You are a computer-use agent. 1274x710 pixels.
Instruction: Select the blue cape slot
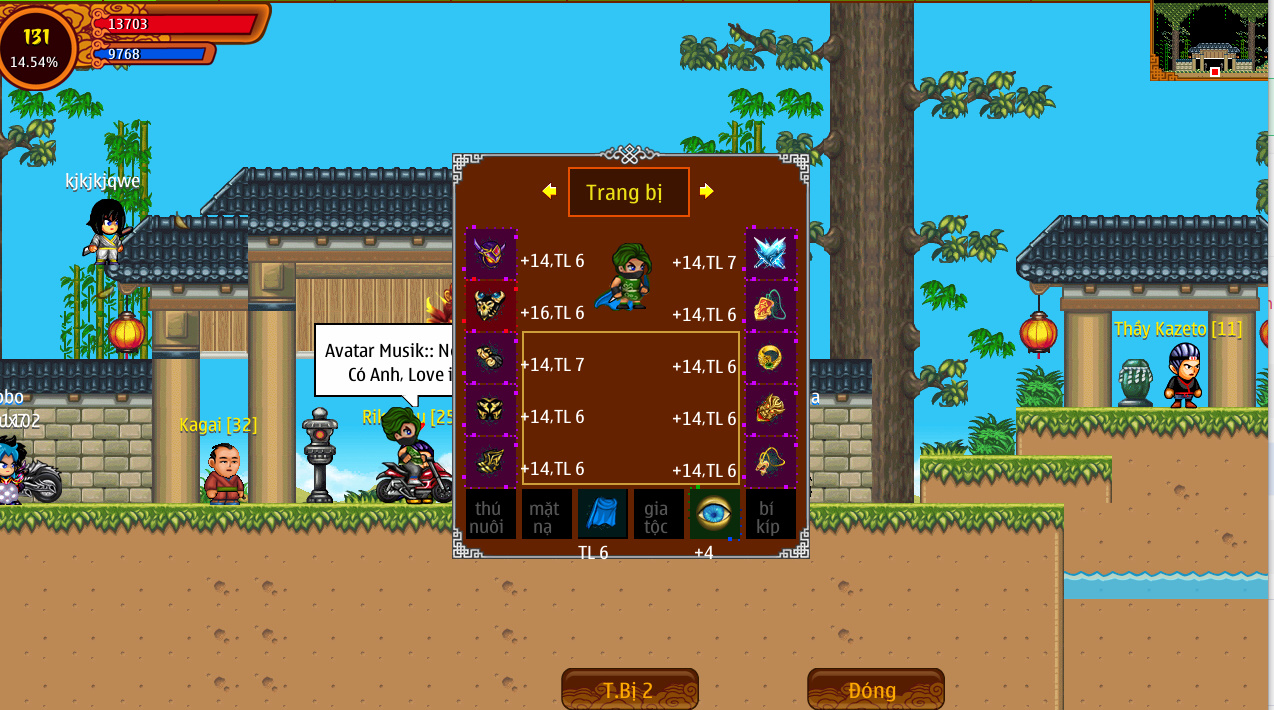click(x=603, y=514)
